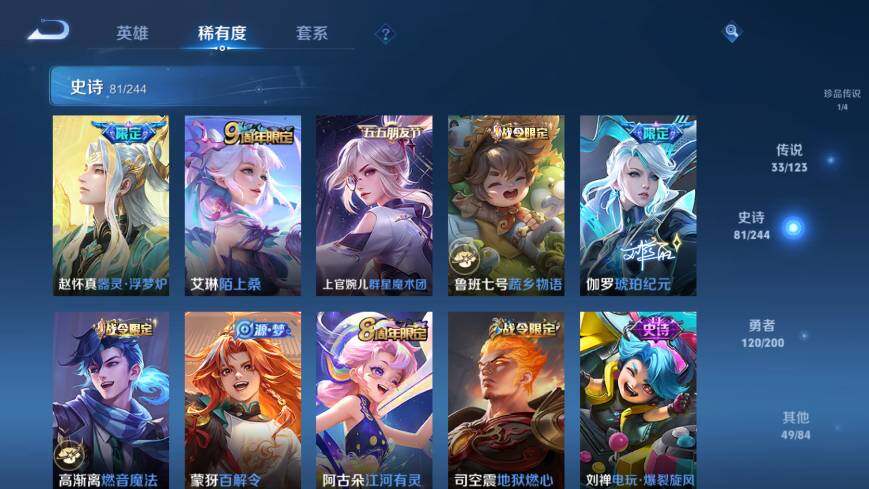
Task: Jump to the 勇者 rarity section
Action: click(x=762, y=333)
